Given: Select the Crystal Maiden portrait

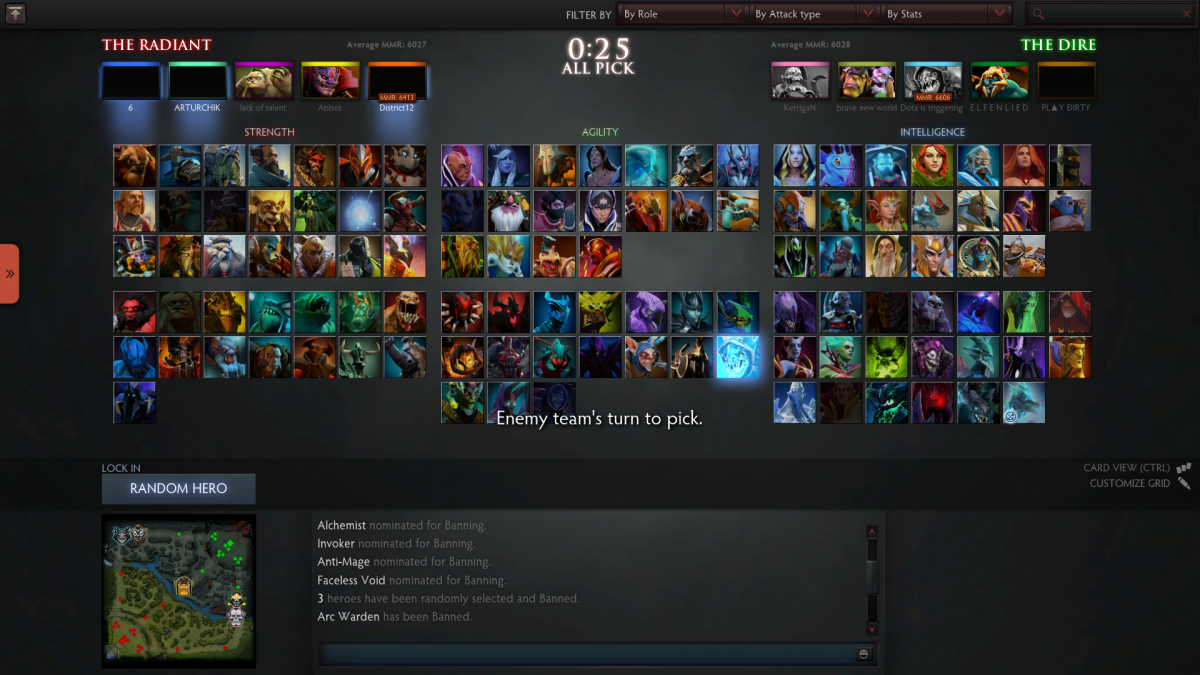Looking at the screenshot, I should coord(795,166).
